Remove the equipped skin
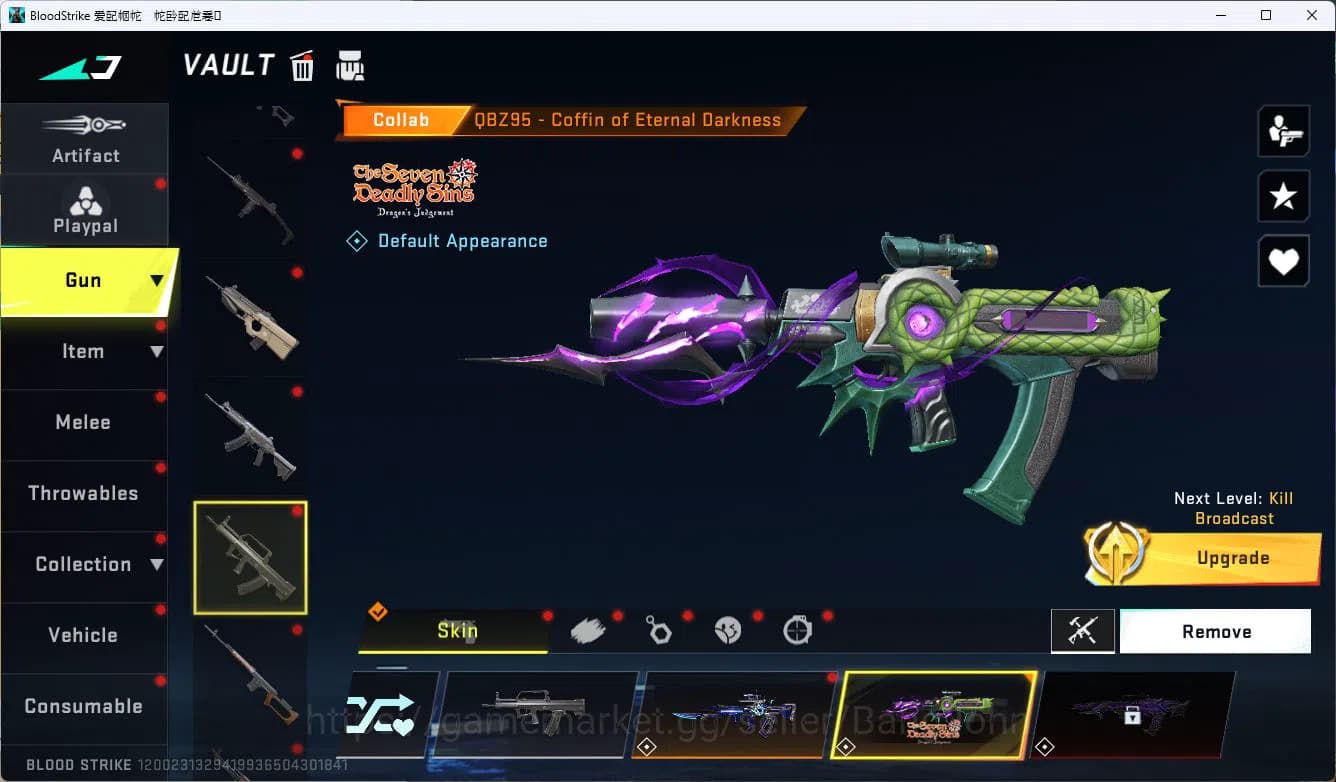1336x782 pixels. click(1215, 632)
